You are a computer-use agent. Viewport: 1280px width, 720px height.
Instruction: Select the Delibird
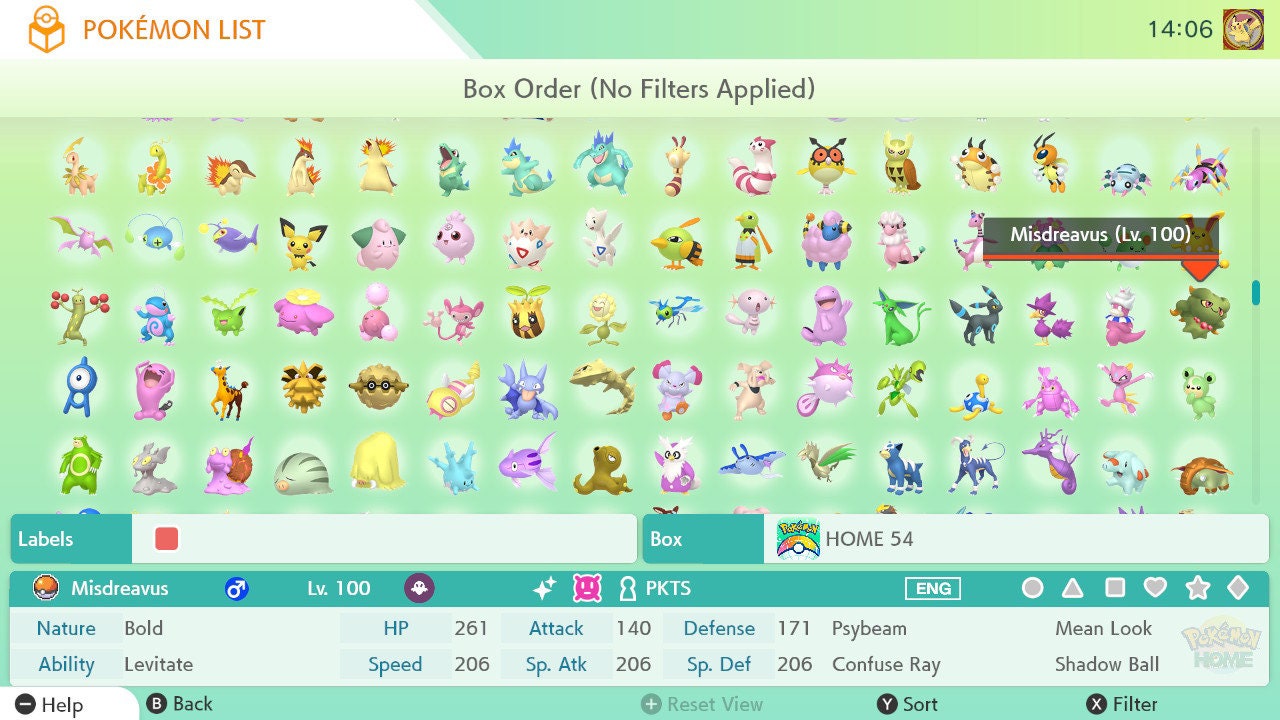click(x=676, y=464)
